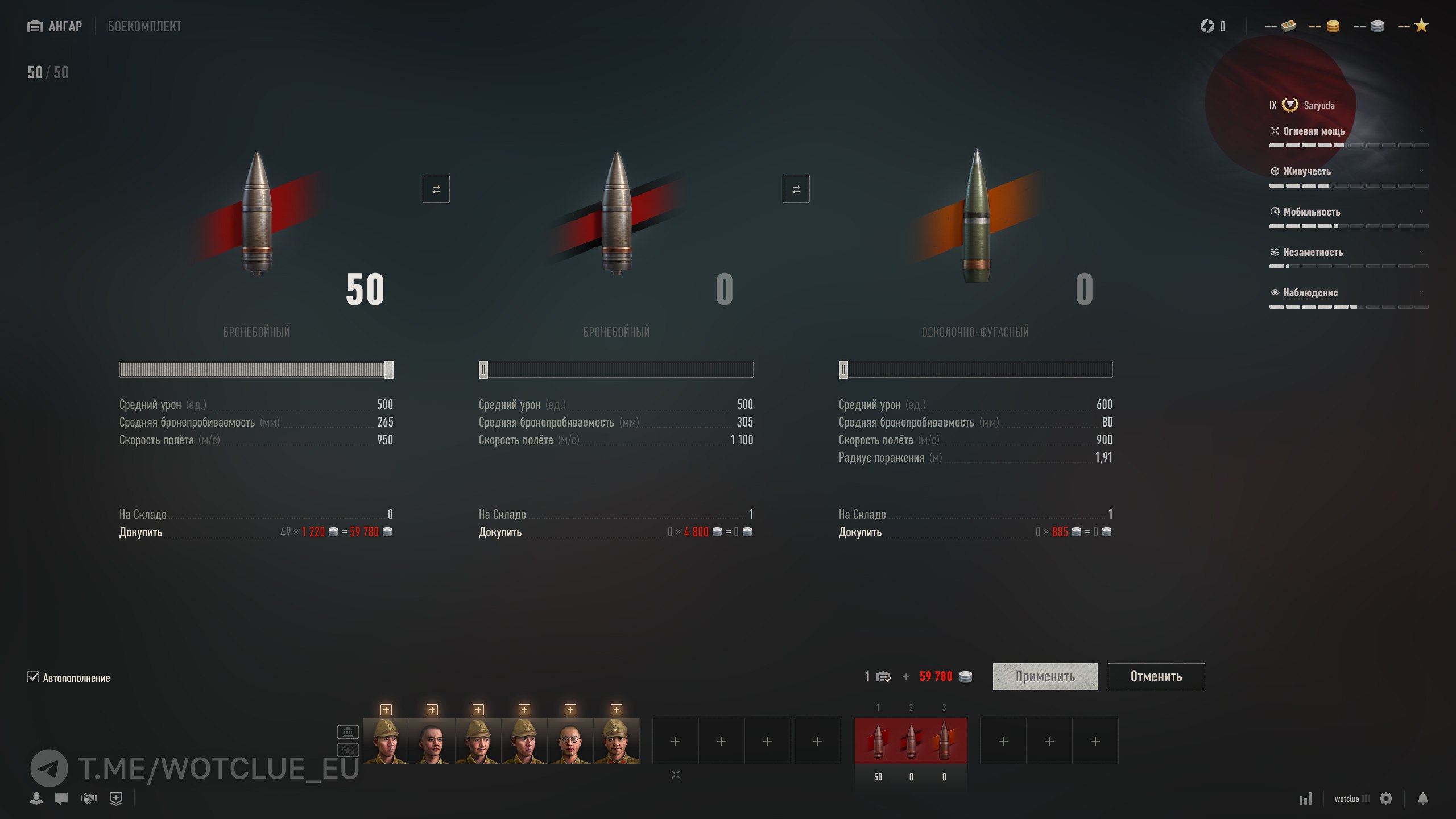Open the notifications bell
The image size is (1456, 819).
(x=1422, y=799)
